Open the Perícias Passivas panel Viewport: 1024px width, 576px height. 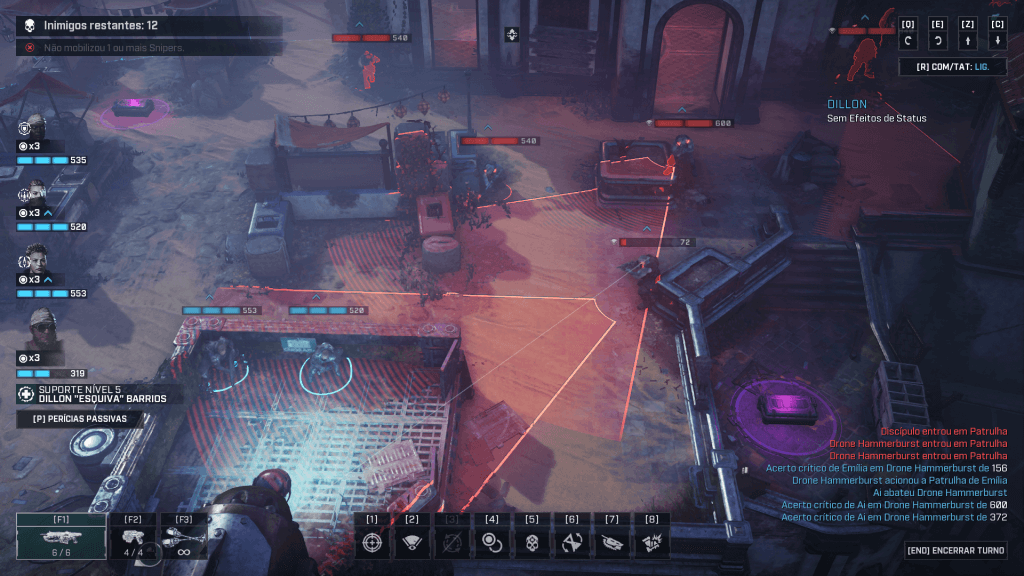pyautogui.click(x=80, y=419)
